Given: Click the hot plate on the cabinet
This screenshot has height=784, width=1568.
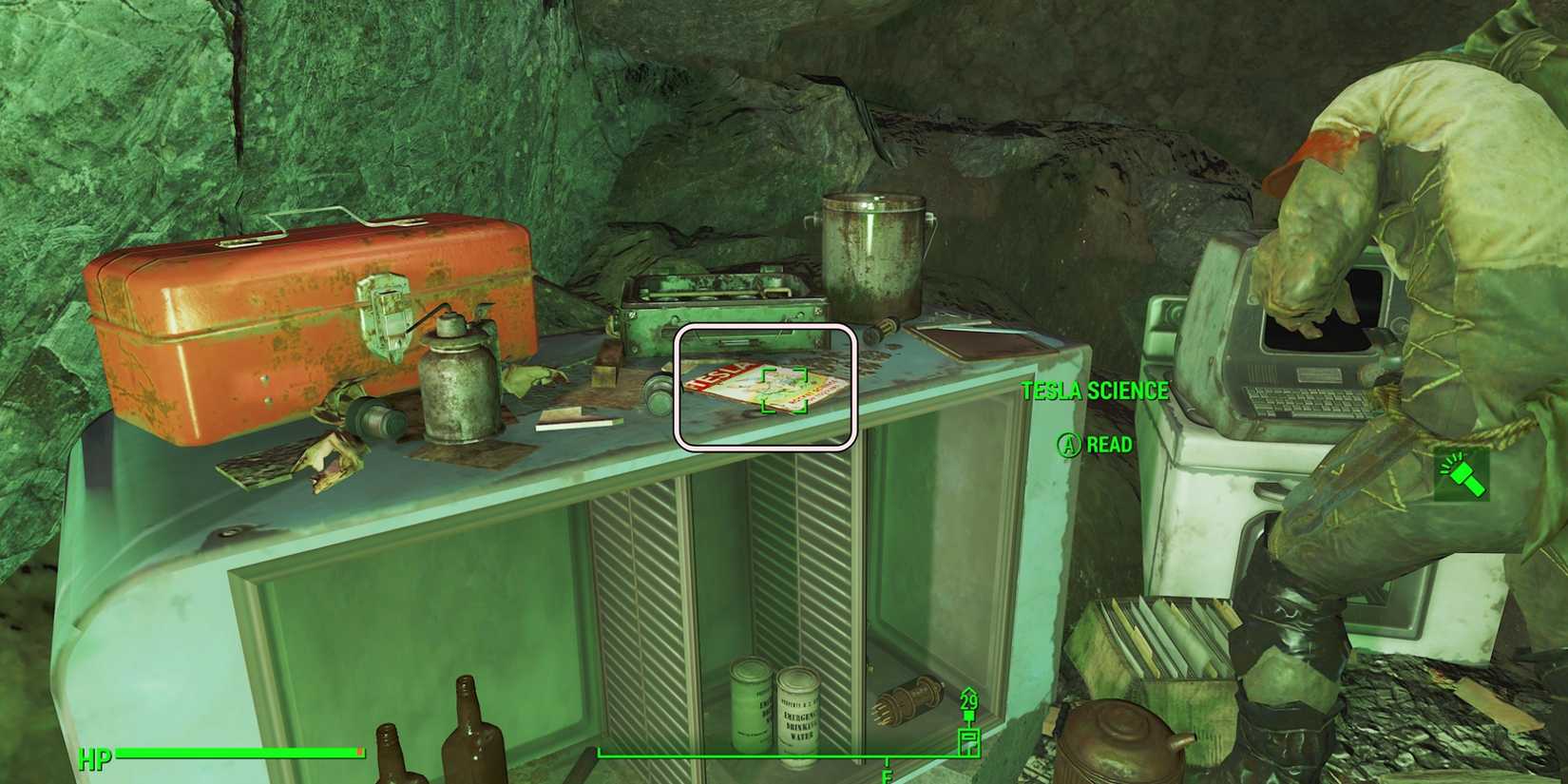Looking at the screenshot, I should click(x=722, y=295).
